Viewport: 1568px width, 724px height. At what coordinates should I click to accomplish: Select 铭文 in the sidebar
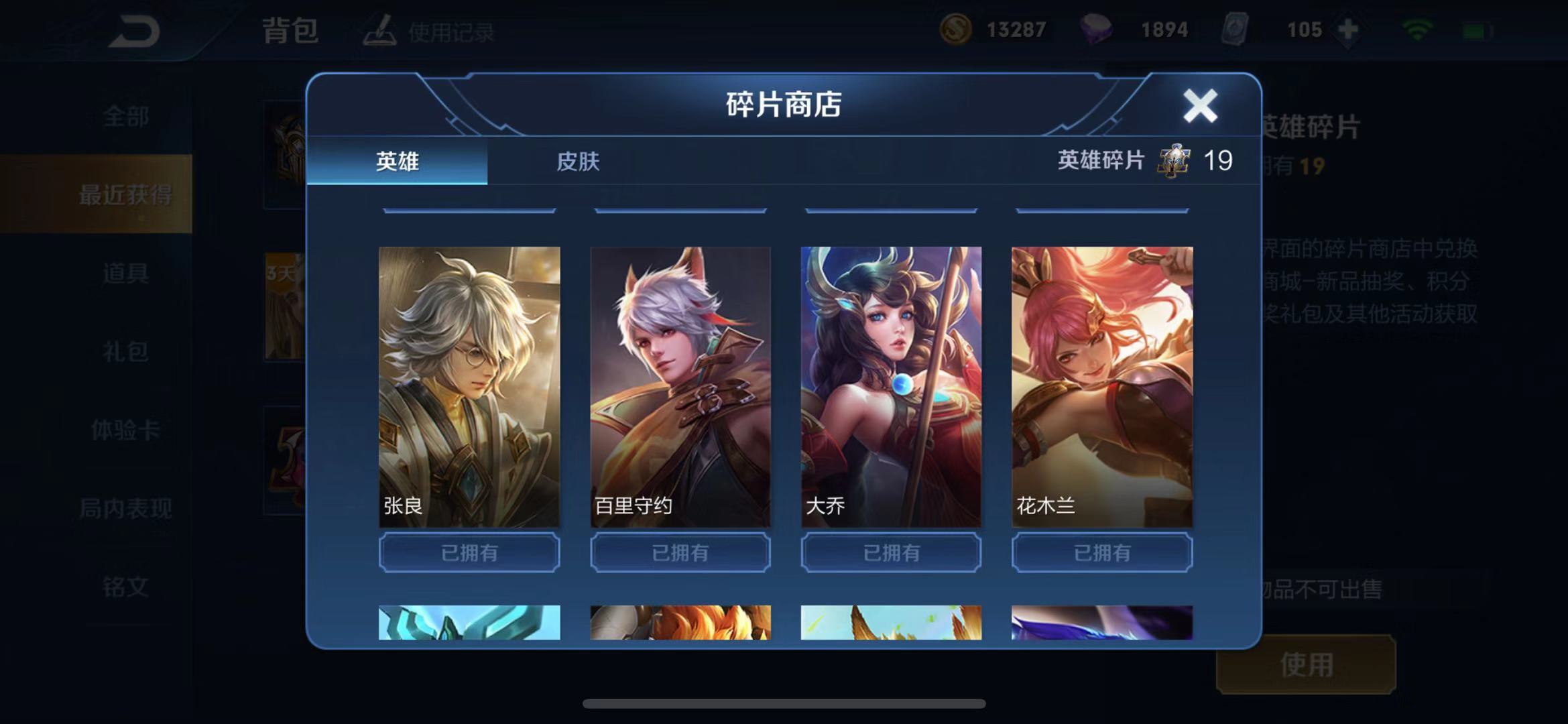click(125, 588)
